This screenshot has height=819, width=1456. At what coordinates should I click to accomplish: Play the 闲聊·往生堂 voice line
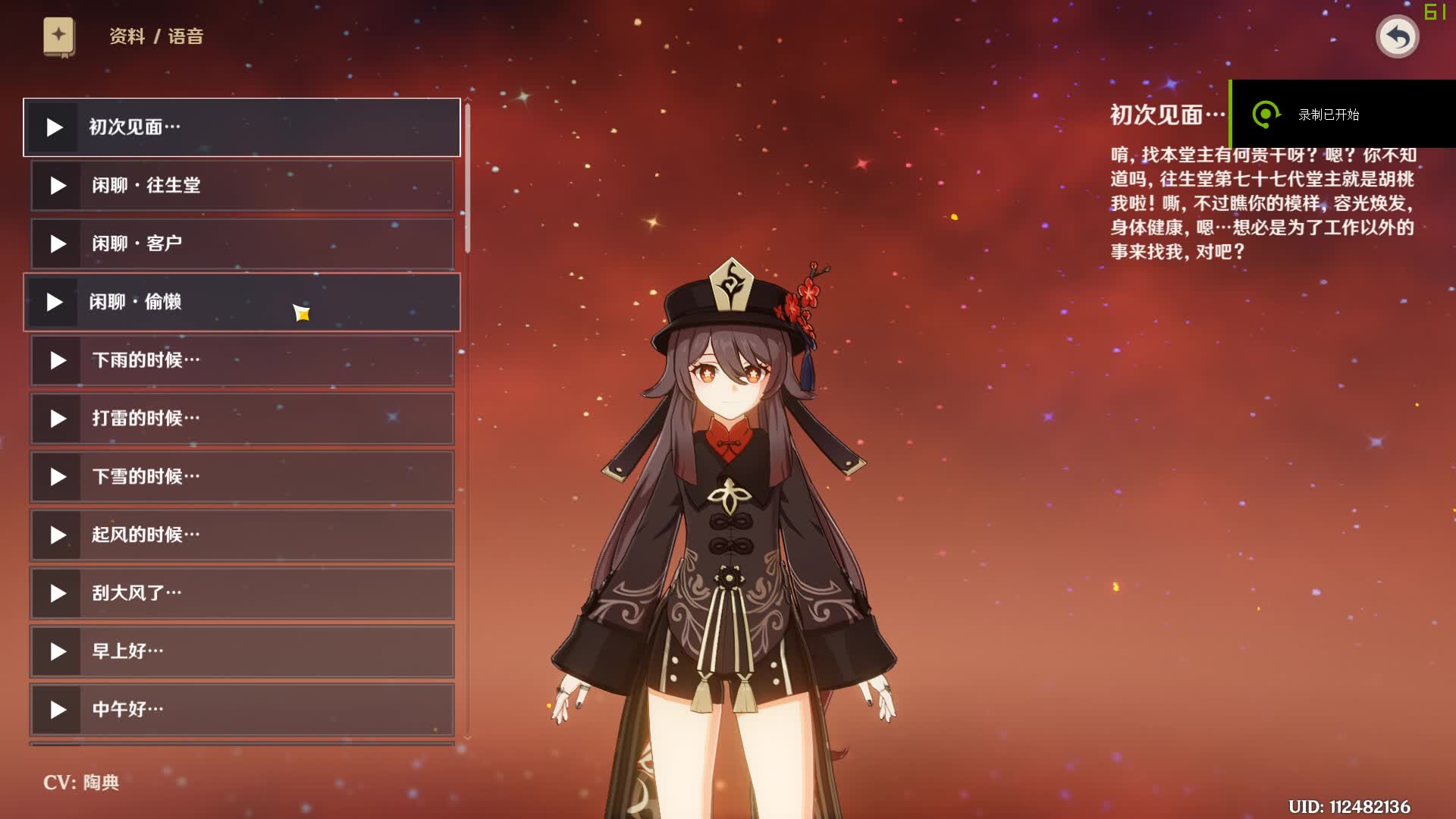[58, 186]
